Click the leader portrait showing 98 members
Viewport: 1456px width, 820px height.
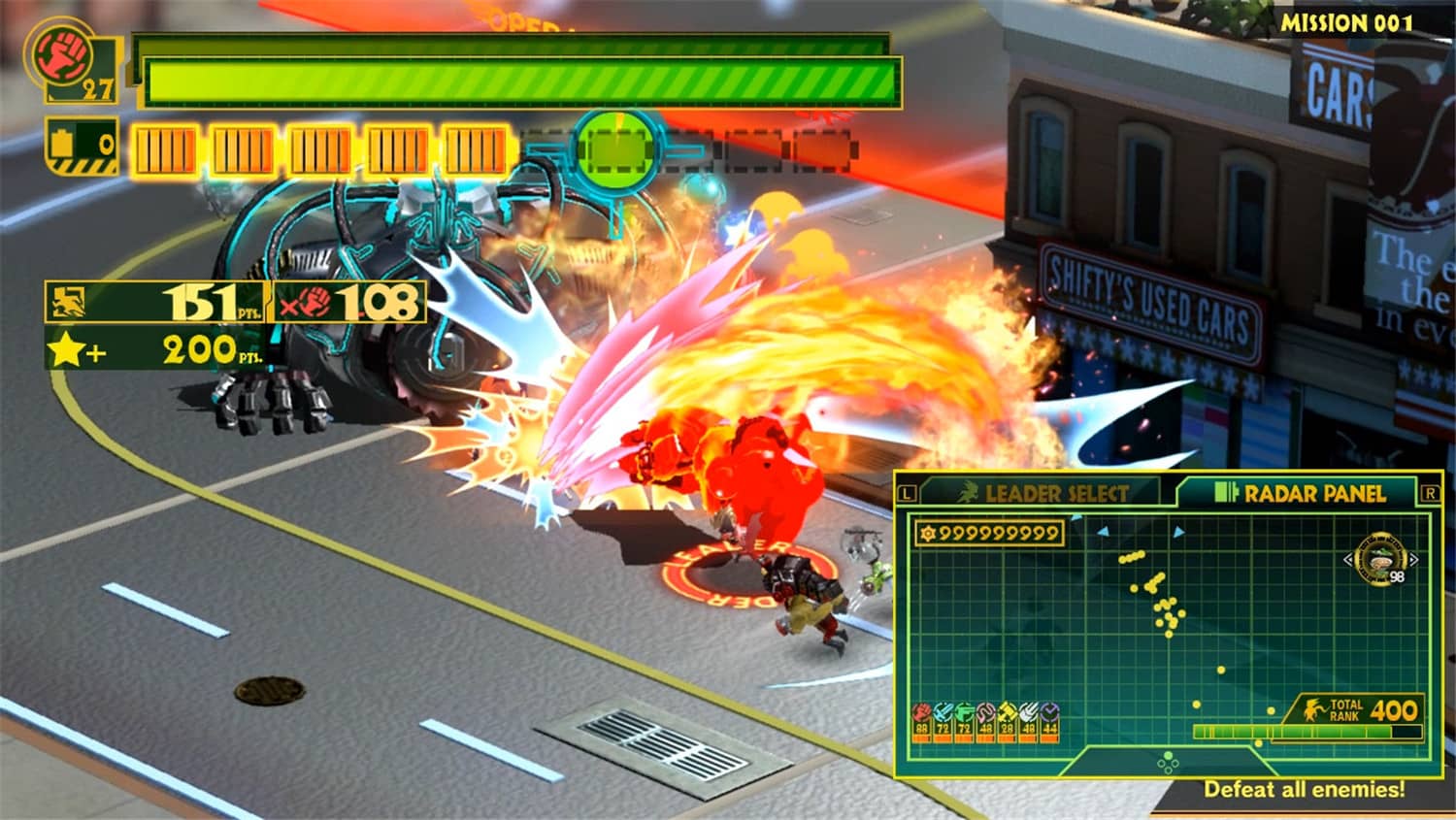coord(1380,560)
